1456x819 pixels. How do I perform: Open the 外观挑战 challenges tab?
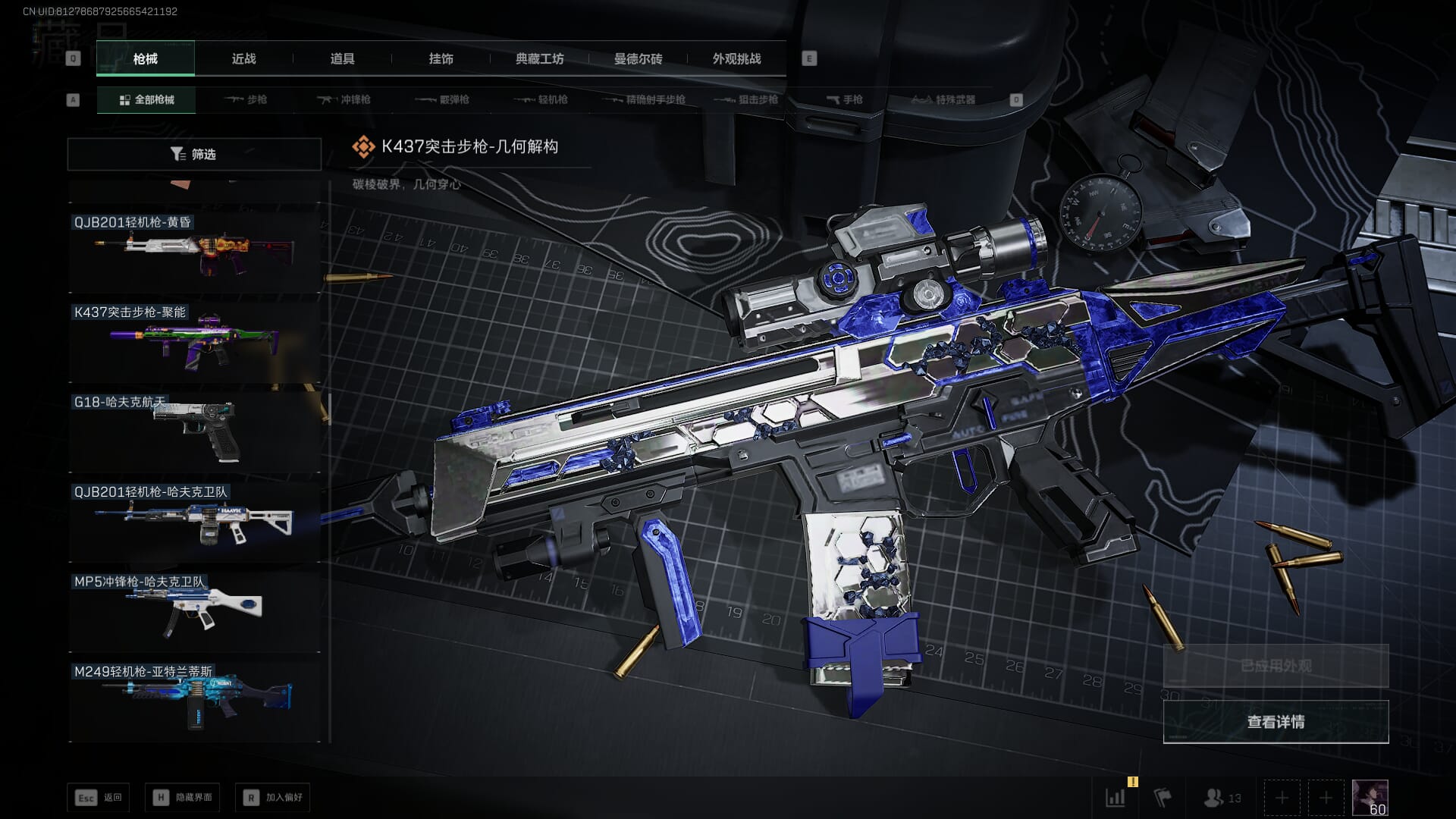click(x=736, y=58)
